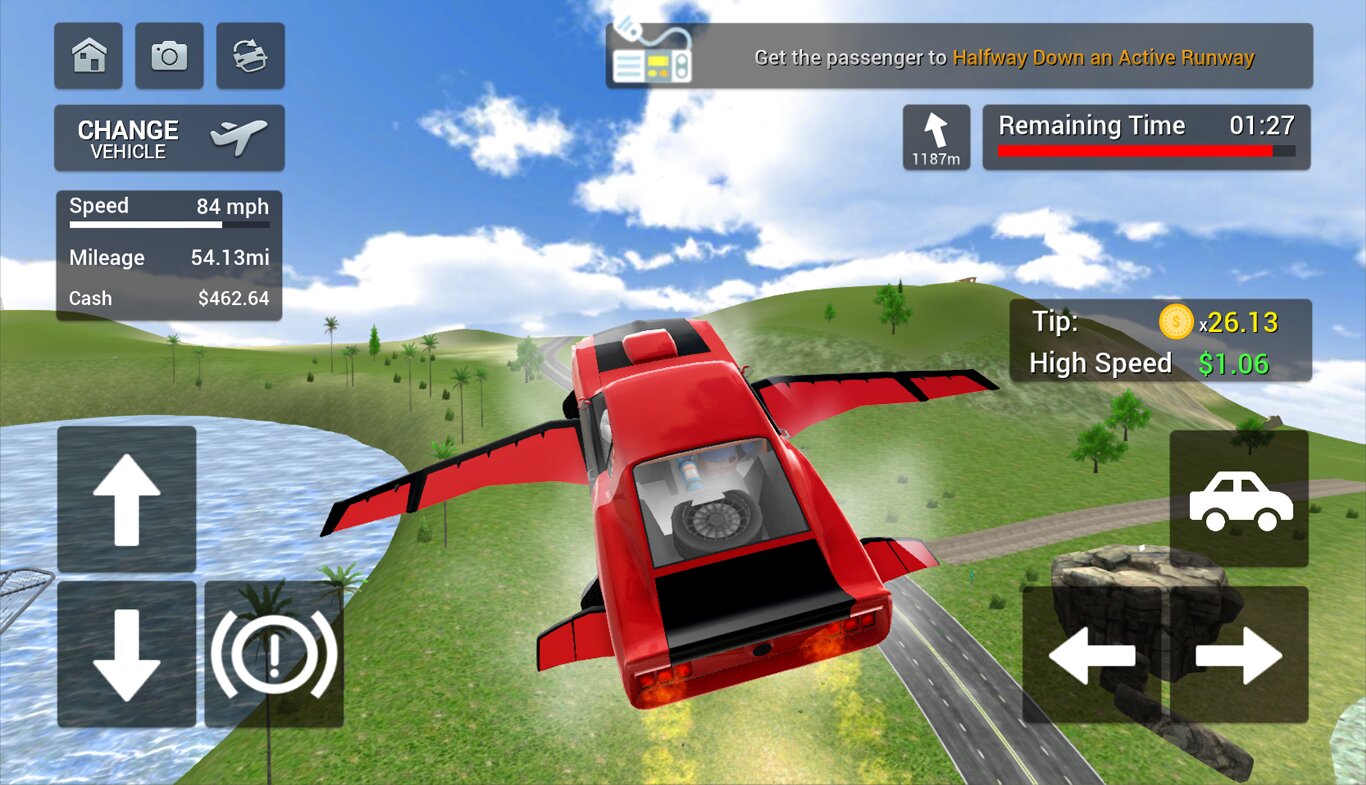The height and width of the screenshot is (785, 1366).
Task: Steer right with the right arrow
Action: click(1239, 655)
